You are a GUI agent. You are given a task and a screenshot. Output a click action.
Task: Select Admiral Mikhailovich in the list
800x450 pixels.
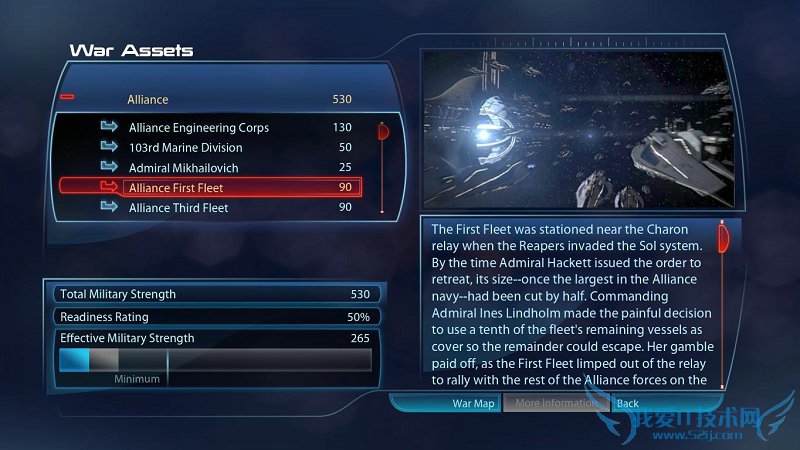[x=183, y=168]
